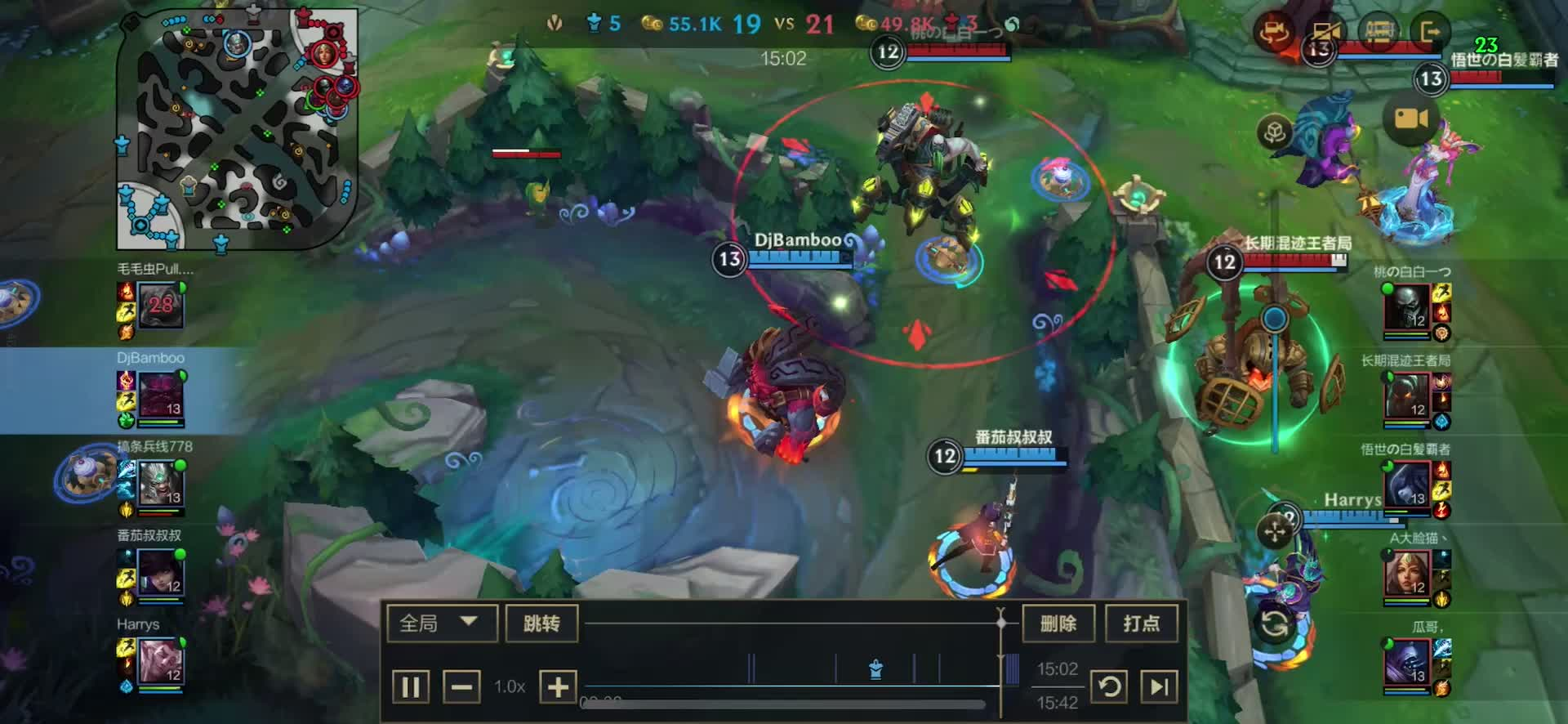Viewport: 1568px width, 724px height.
Task: Click the 删除 delete button
Action: [x=1058, y=623]
